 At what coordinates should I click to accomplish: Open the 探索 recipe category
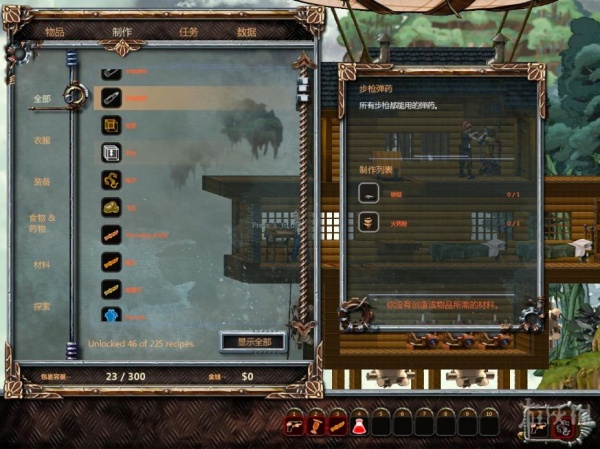coord(41,306)
